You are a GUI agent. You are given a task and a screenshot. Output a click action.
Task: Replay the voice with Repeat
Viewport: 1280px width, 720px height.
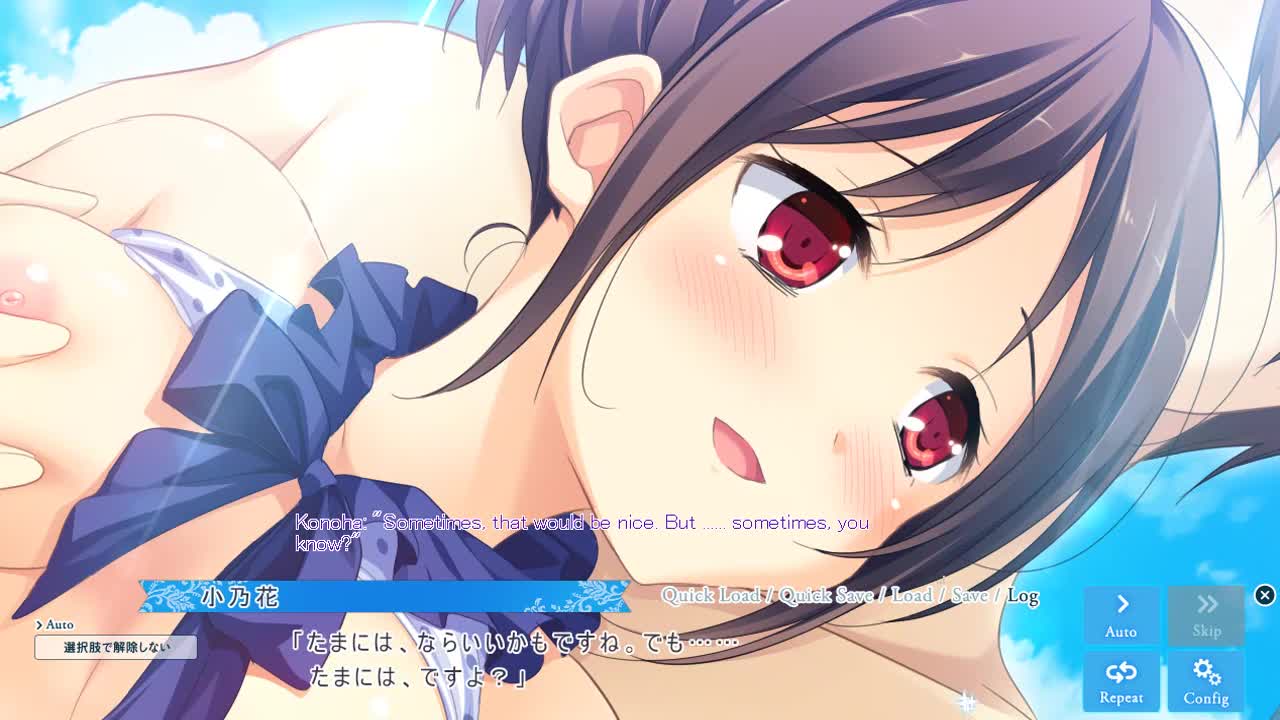(x=1121, y=682)
